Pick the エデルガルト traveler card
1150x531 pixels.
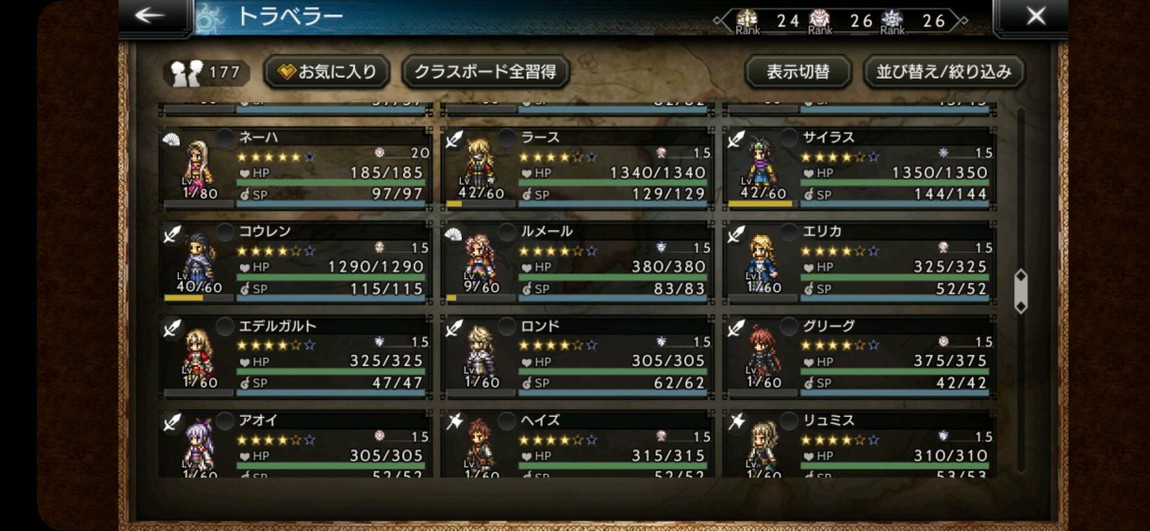point(296,355)
